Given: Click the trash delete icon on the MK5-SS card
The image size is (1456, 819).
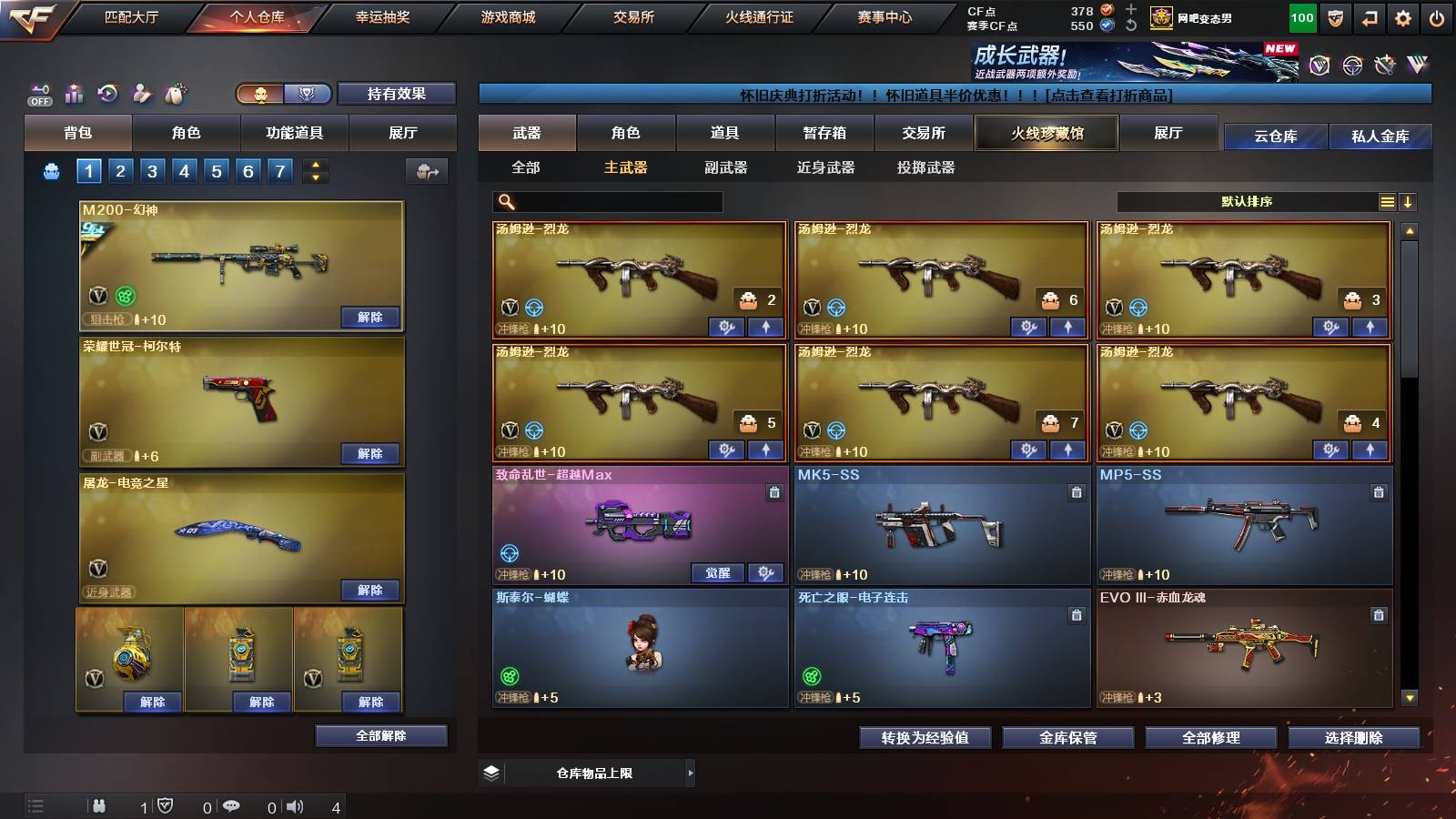Looking at the screenshot, I should tap(1076, 490).
